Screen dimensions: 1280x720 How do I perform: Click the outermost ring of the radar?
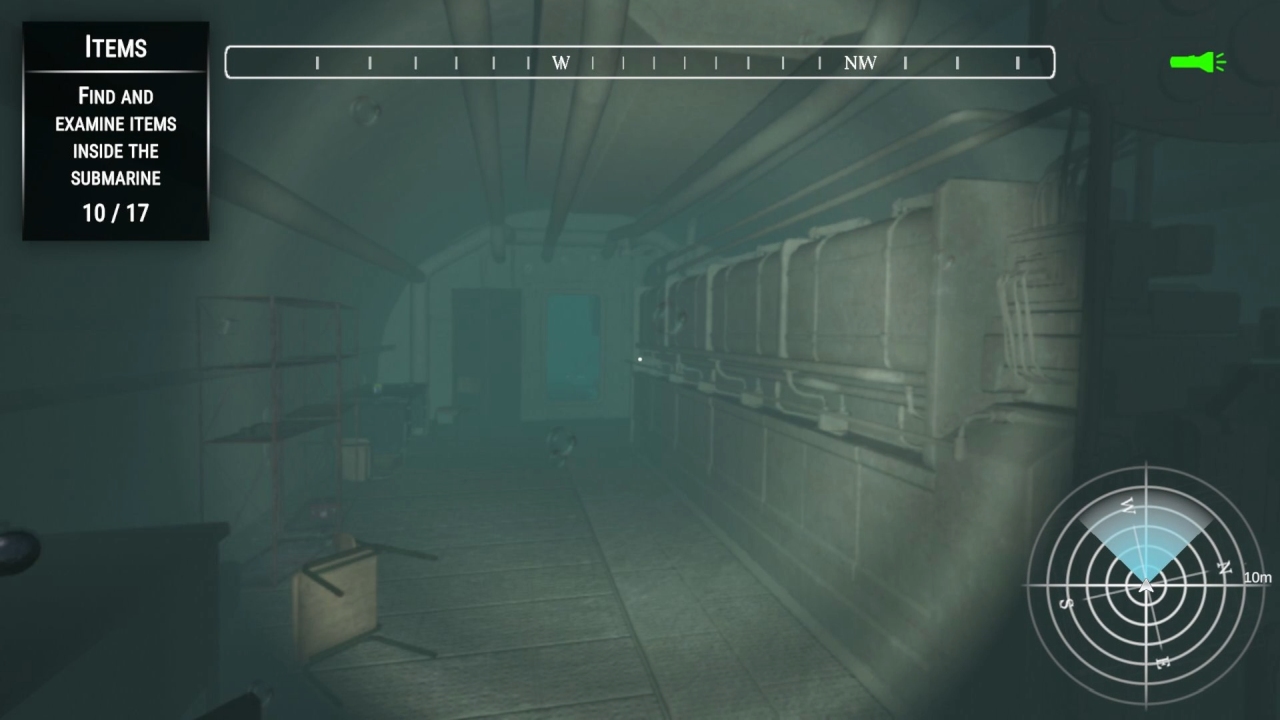coord(1144,467)
